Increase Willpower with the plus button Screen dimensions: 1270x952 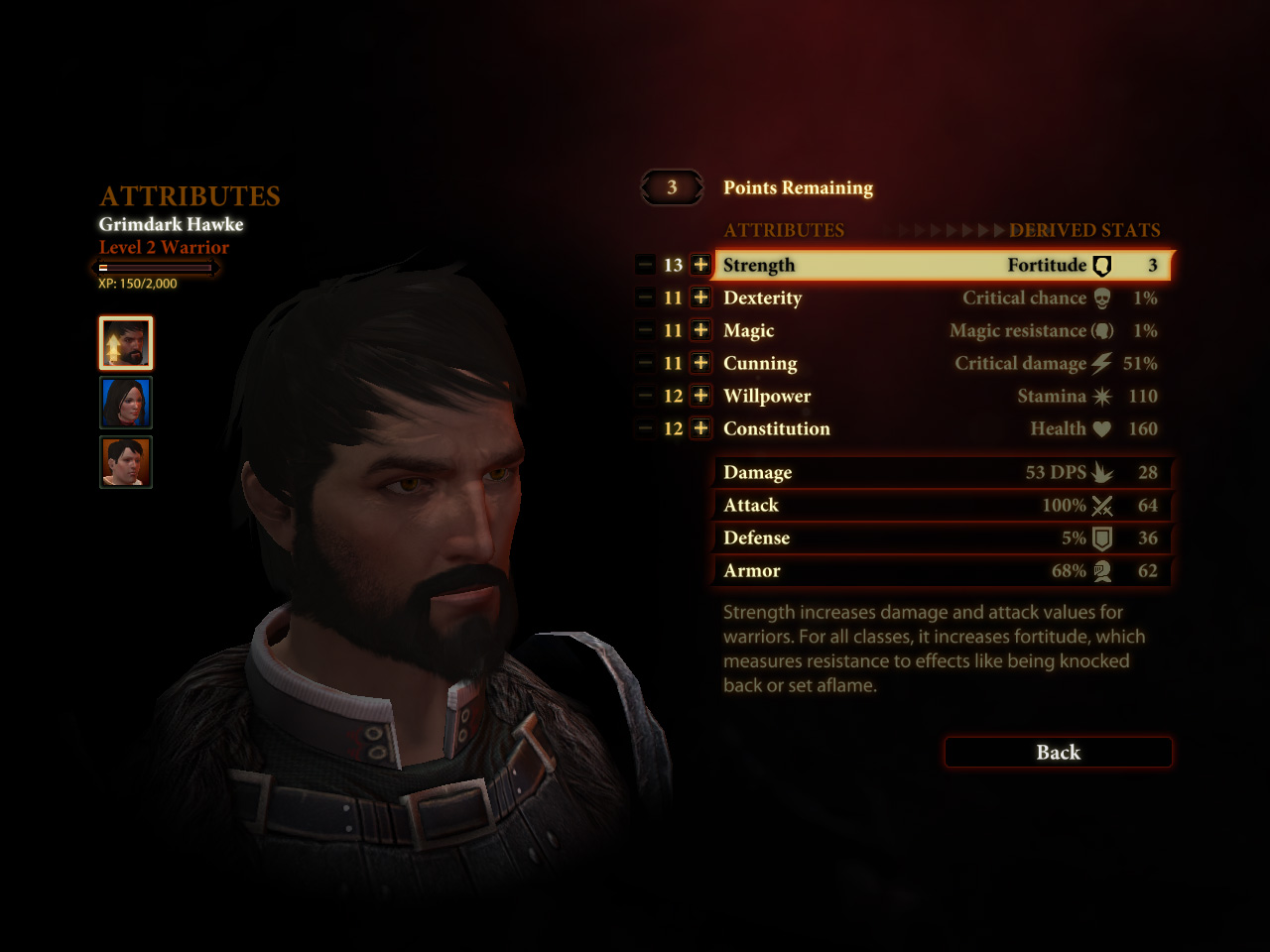point(700,396)
